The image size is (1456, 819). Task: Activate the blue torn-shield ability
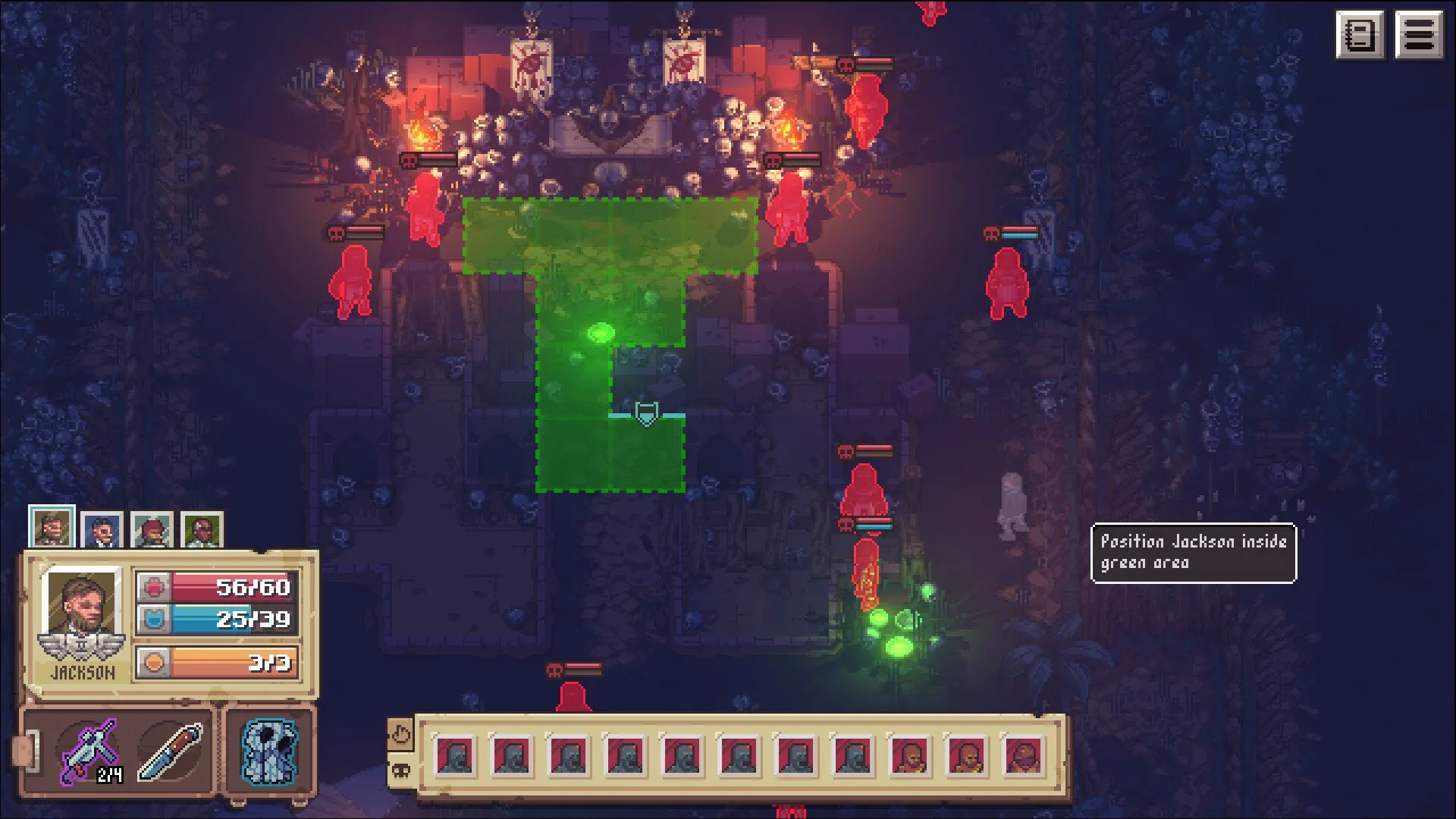point(268,752)
